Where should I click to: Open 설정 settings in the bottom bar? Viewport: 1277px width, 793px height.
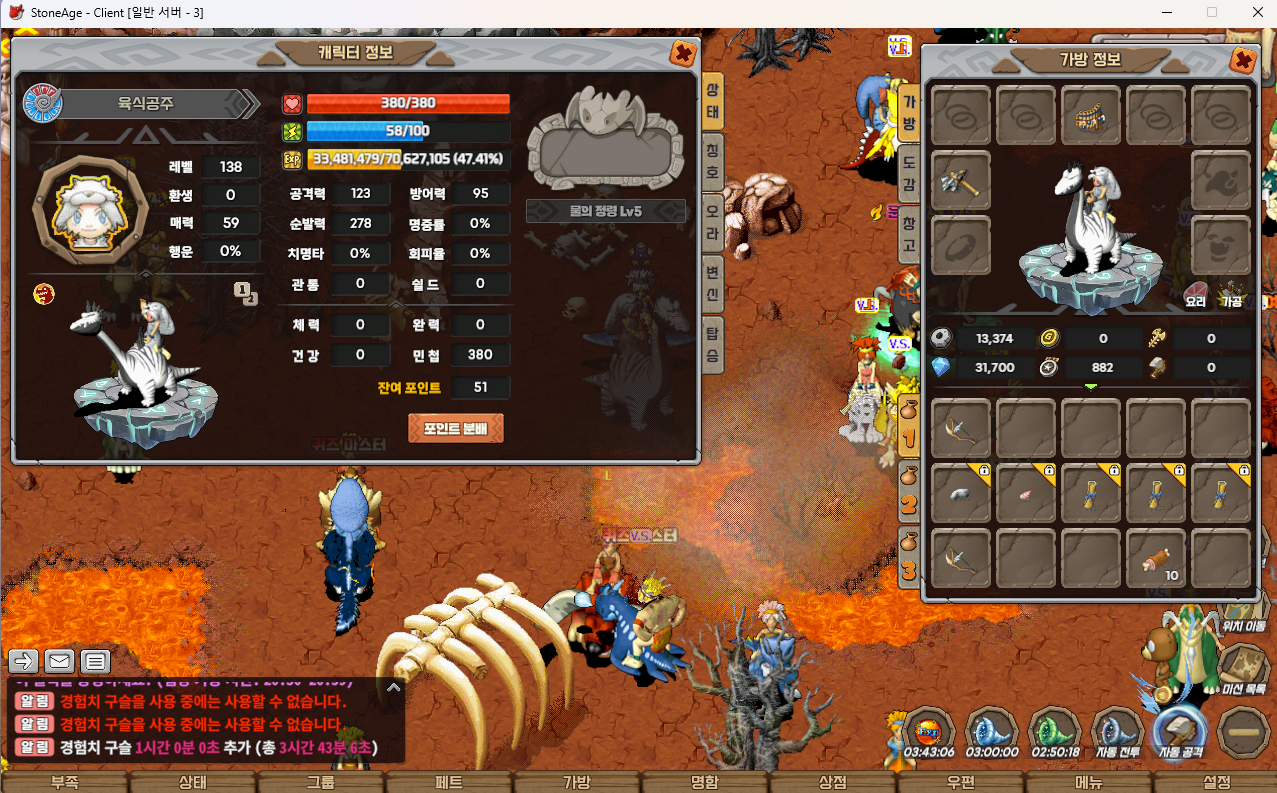pyautogui.click(x=1216, y=782)
